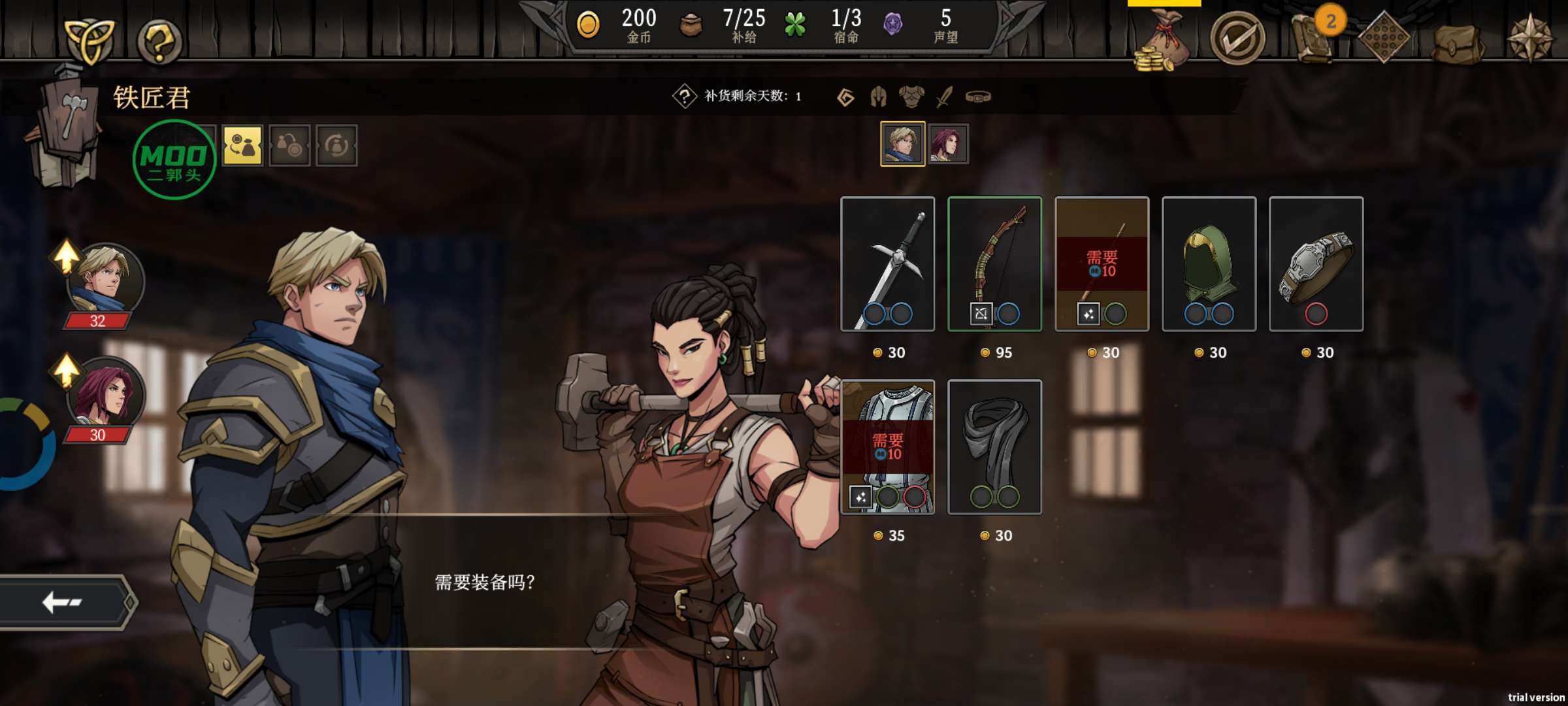Open the compass star icon
This screenshot has width=1568, height=706.
pyautogui.click(x=1530, y=39)
